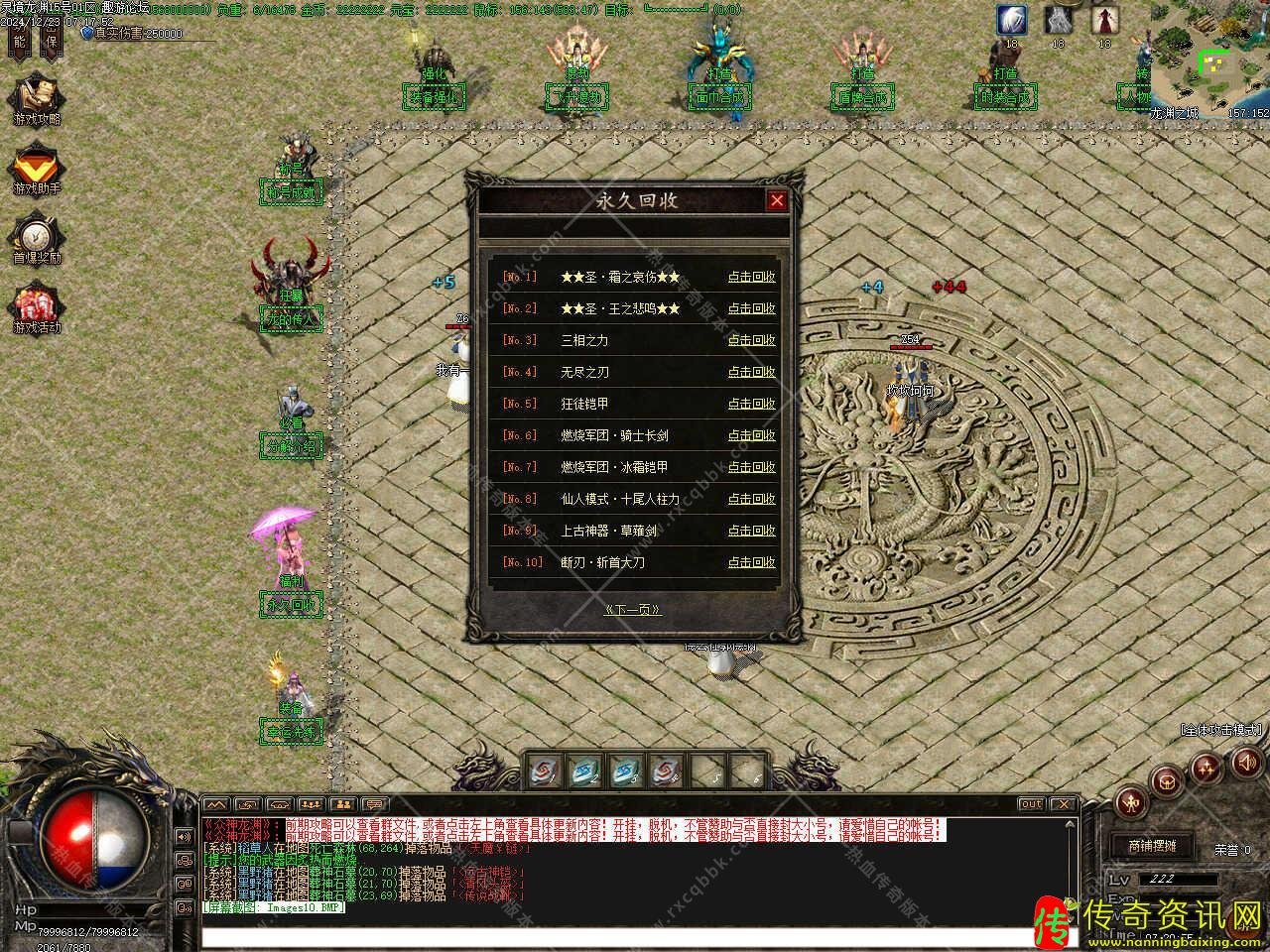Click 点击回收 for 狂徒铠甲

pyautogui.click(x=751, y=404)
